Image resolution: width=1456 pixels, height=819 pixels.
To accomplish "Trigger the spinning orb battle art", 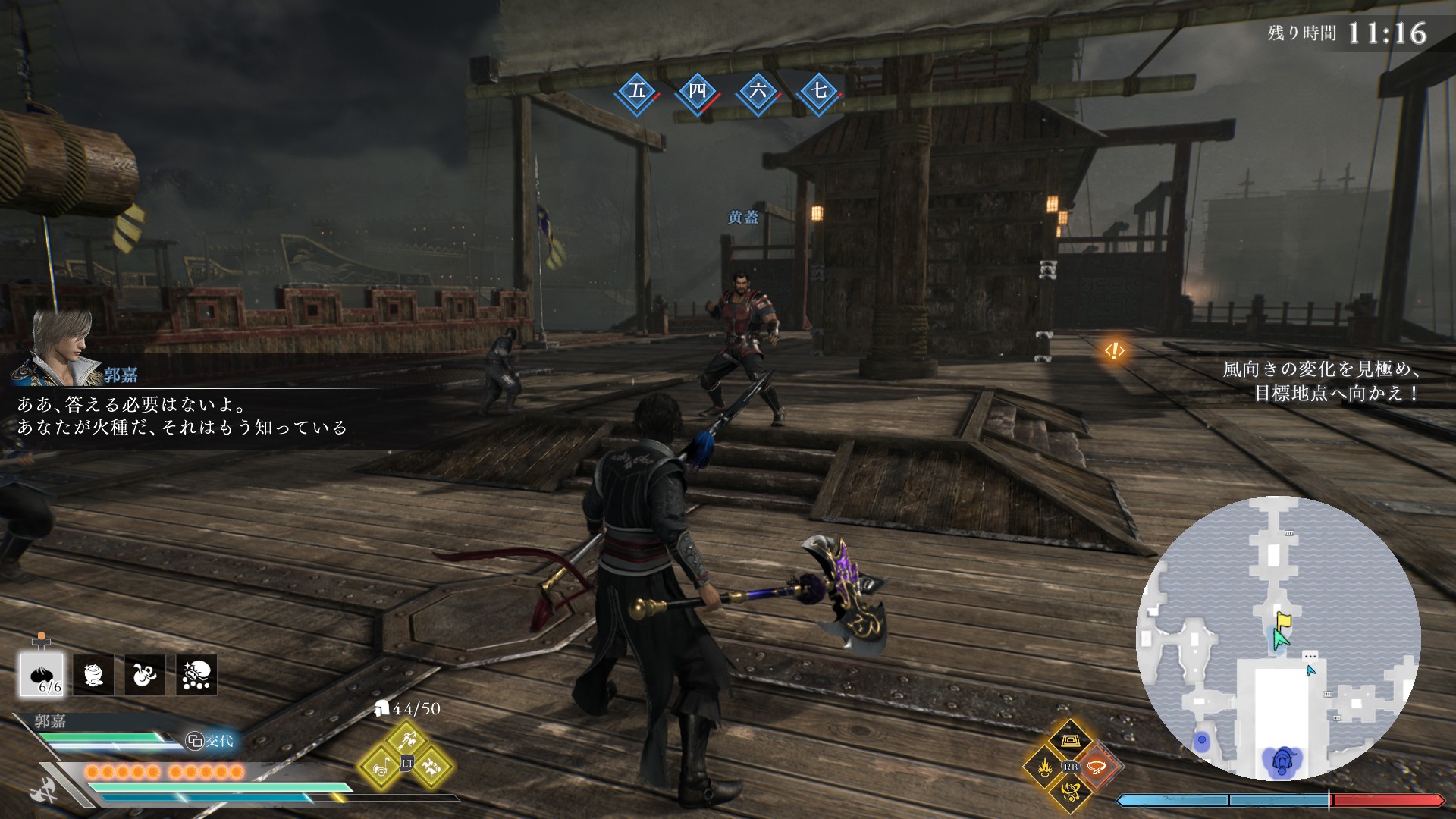I will tap(1070, 793).
